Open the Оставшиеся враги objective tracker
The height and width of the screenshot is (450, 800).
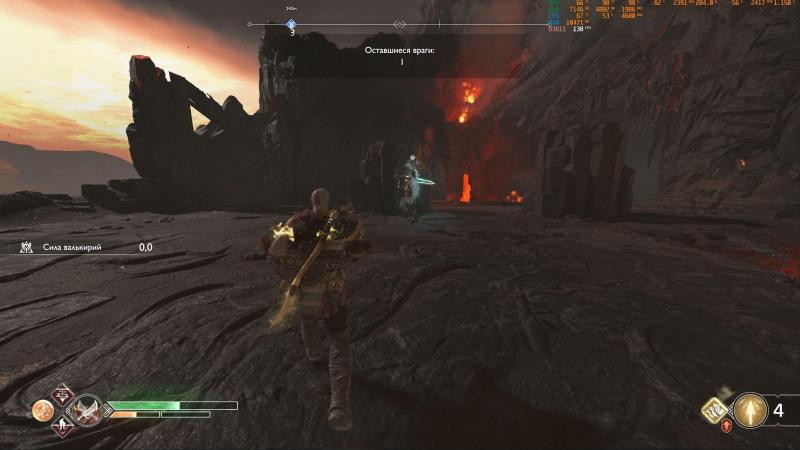[400, 55]
